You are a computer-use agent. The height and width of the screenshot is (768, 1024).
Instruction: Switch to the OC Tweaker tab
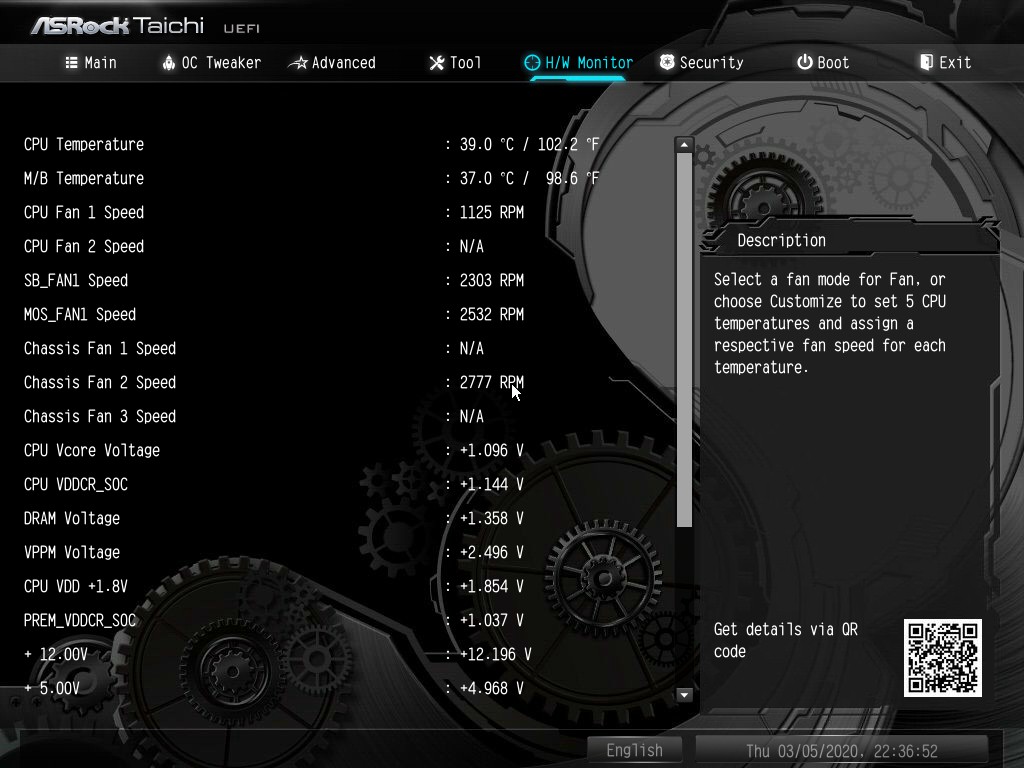pyautogui.click(x=211, y=62)
